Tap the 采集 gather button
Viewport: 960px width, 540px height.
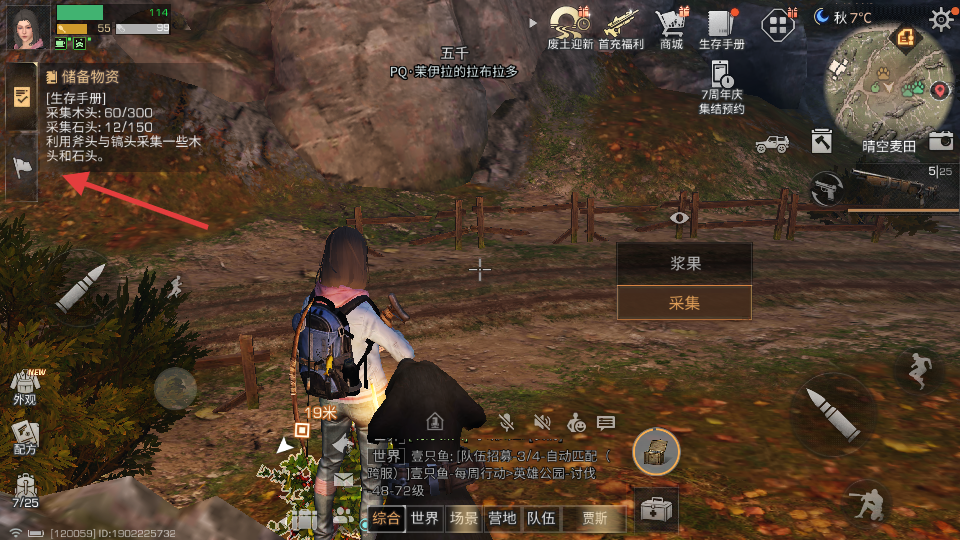(684, 303)
